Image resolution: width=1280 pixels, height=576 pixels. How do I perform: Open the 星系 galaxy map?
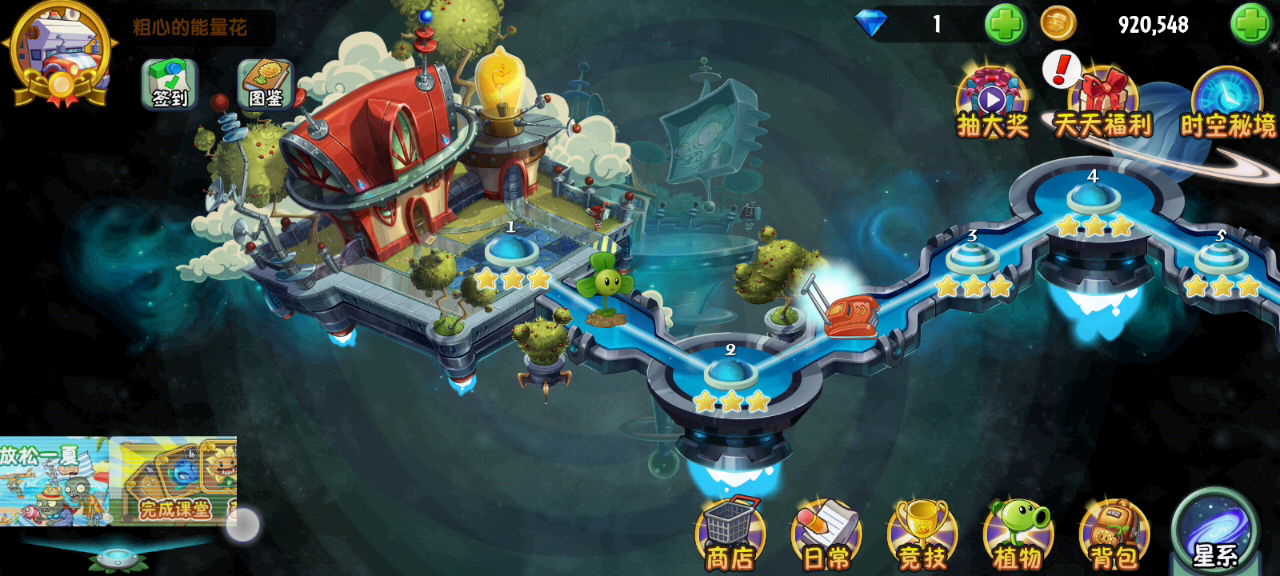tap(1216, 530)
